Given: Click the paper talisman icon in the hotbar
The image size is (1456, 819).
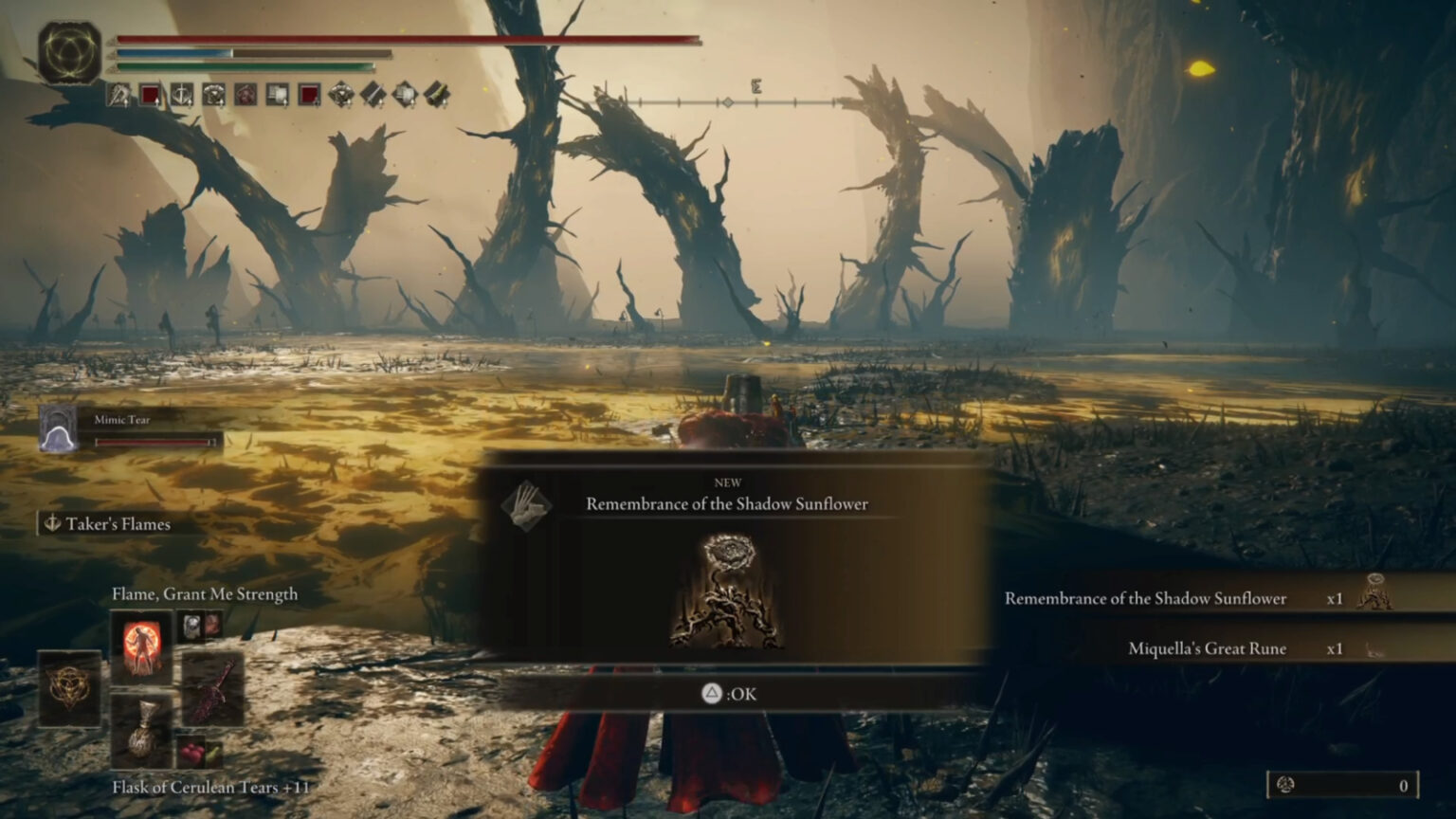Looking at the screenshot, I should (x=277, y=92).
